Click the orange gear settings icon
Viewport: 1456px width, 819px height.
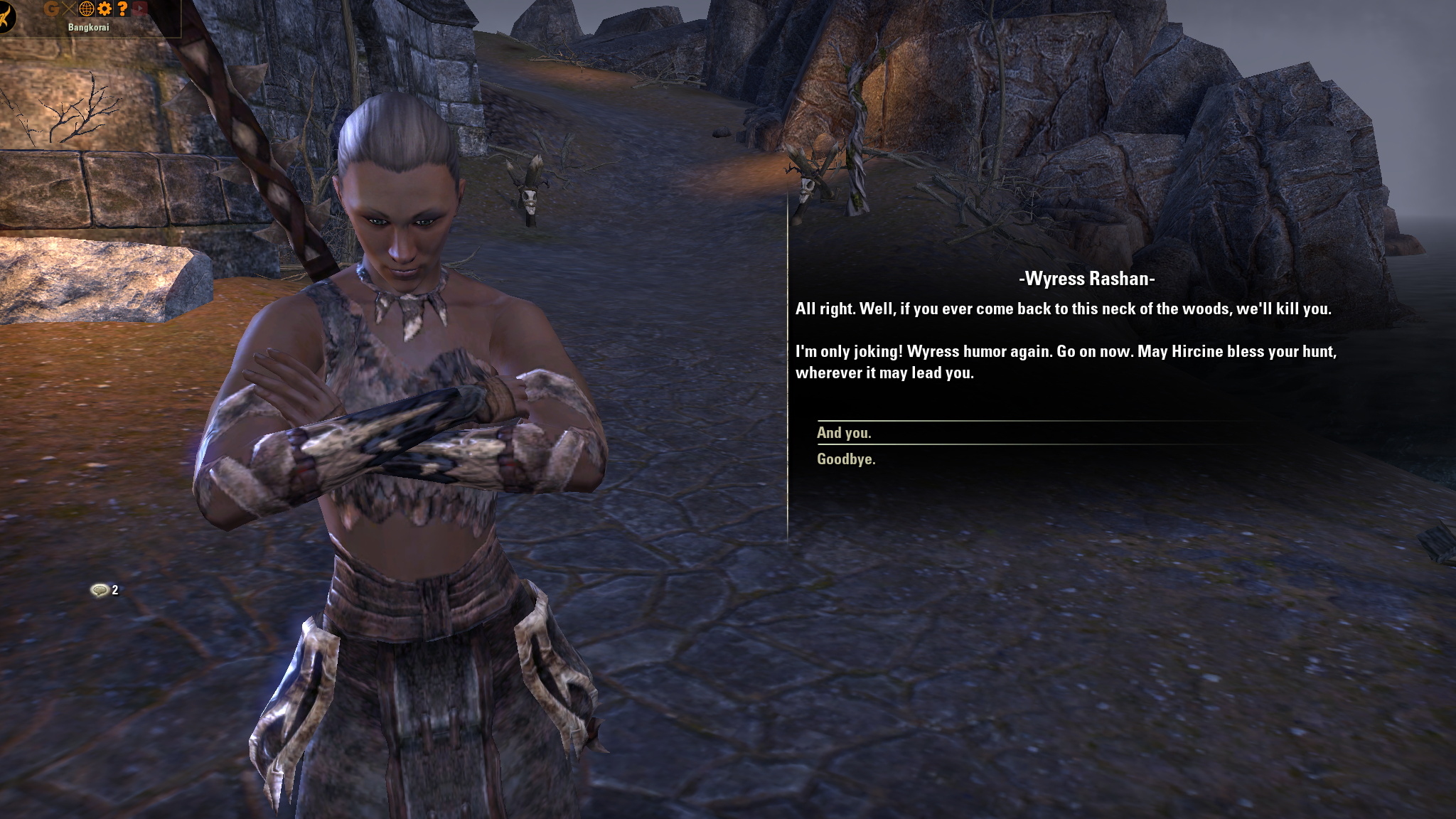pos(105,9)
